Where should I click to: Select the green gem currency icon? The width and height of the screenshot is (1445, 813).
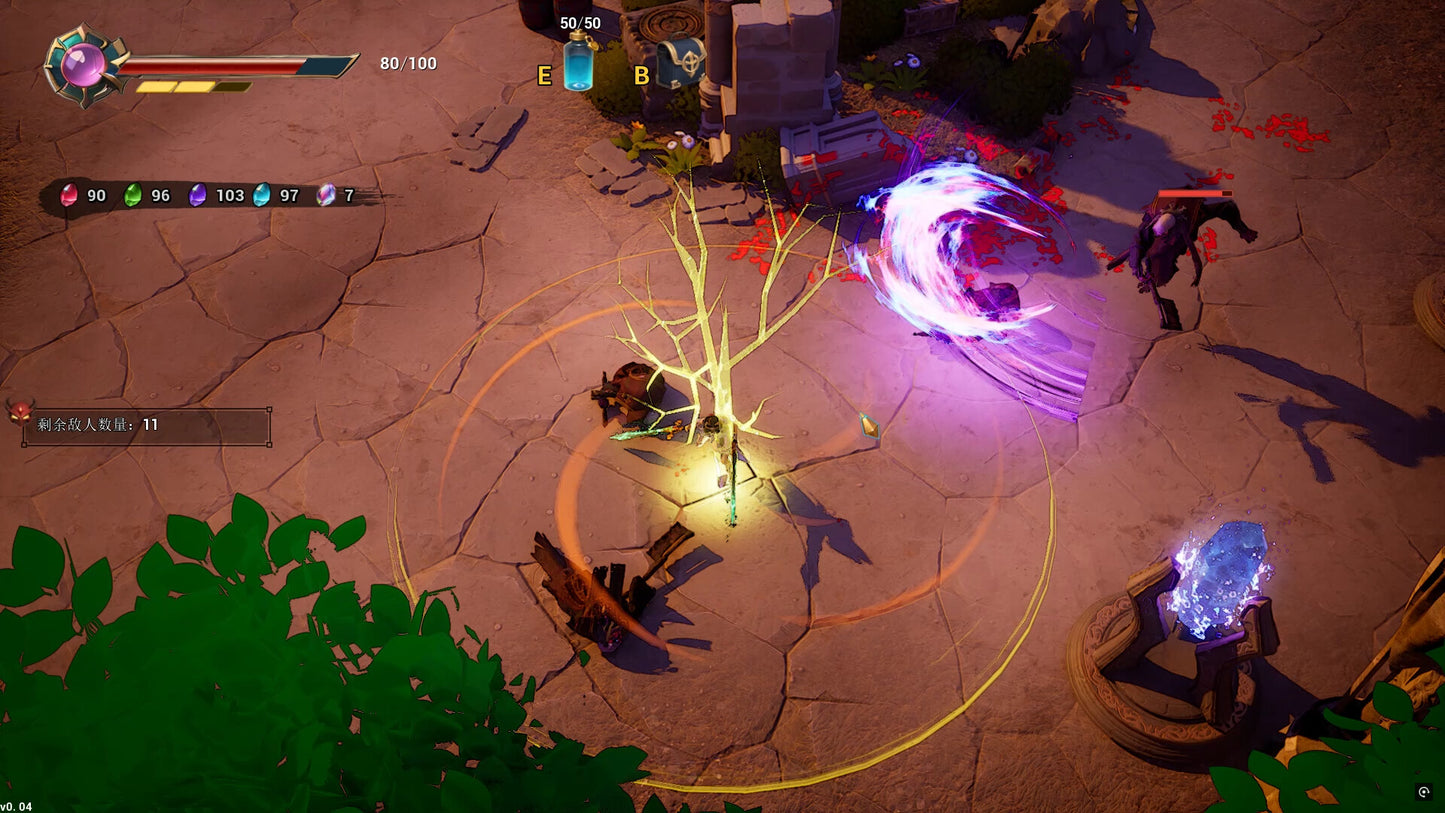pyautogui.click(x=132, y=195)
